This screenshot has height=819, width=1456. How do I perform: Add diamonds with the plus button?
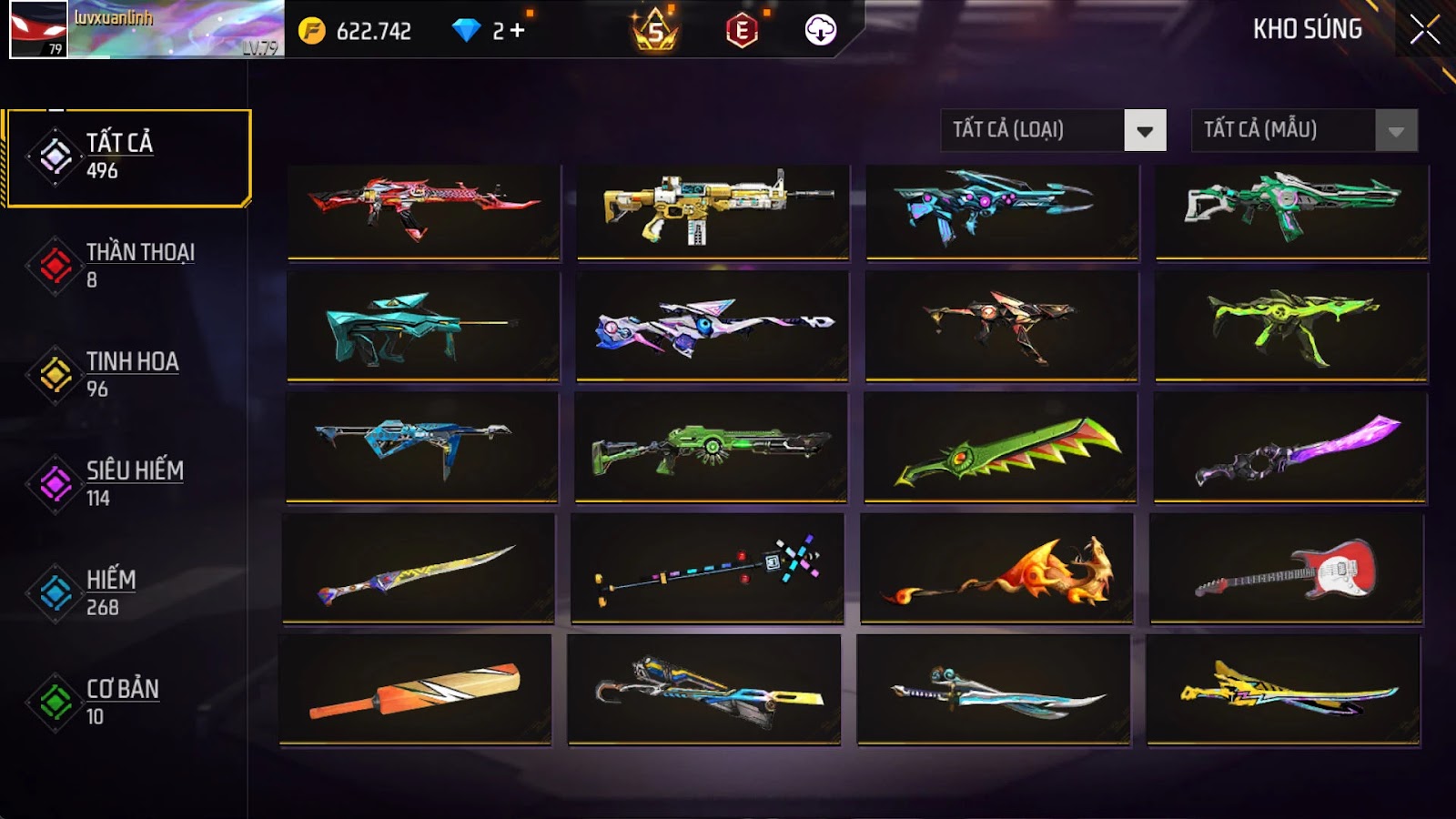click(518, 31)
